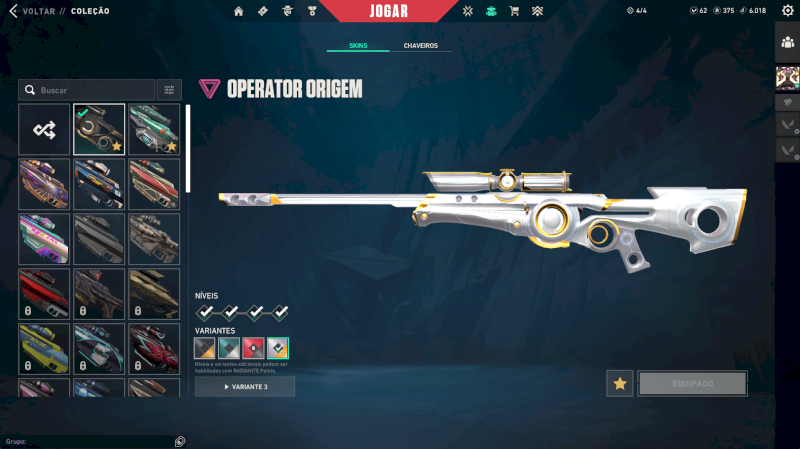This screenshot has height=449, width=800.
Task: Click the Buscar search field
Action: click(x=90, y=90)
